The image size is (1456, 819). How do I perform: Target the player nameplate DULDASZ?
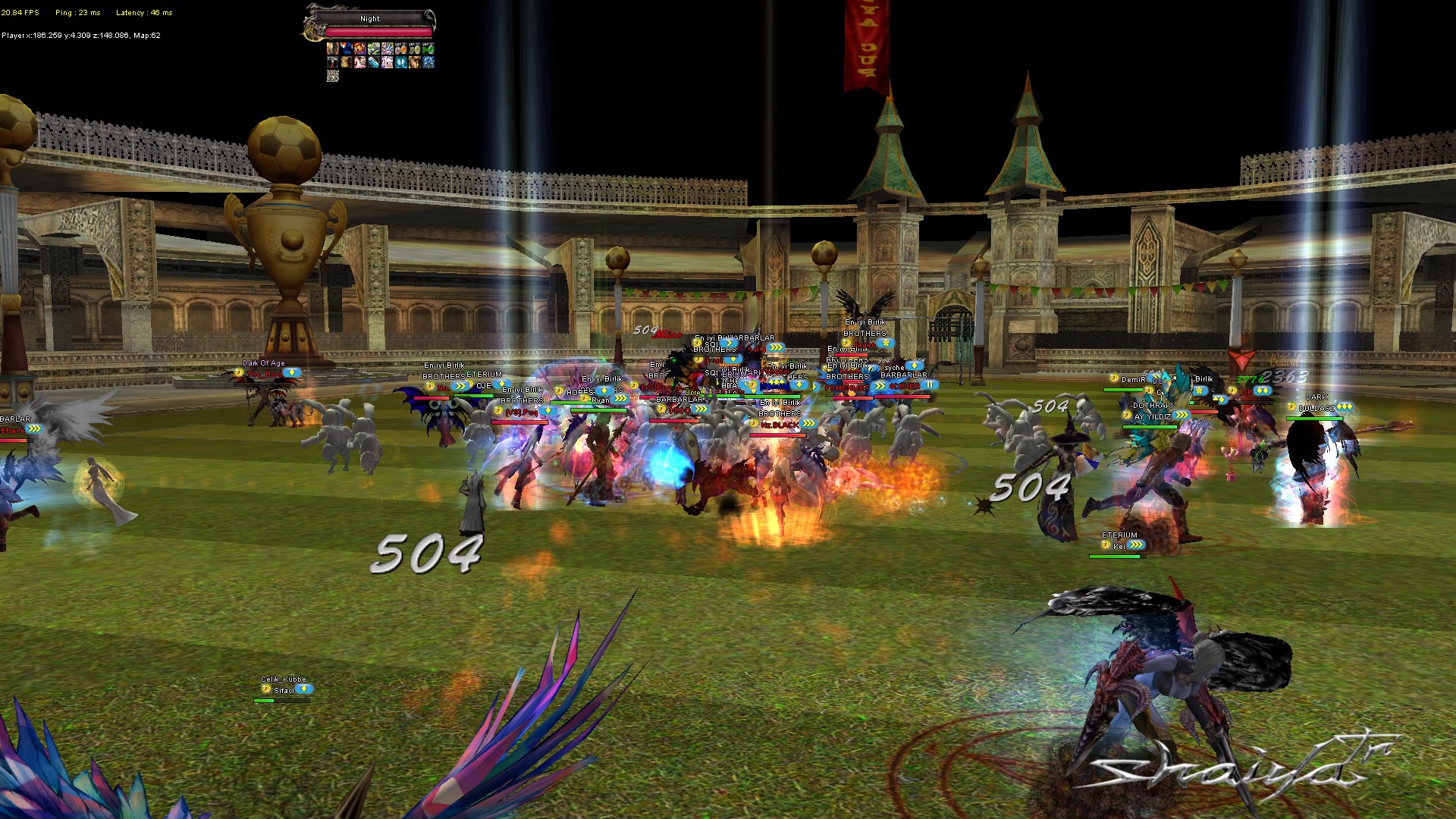tap(1316, 408)
